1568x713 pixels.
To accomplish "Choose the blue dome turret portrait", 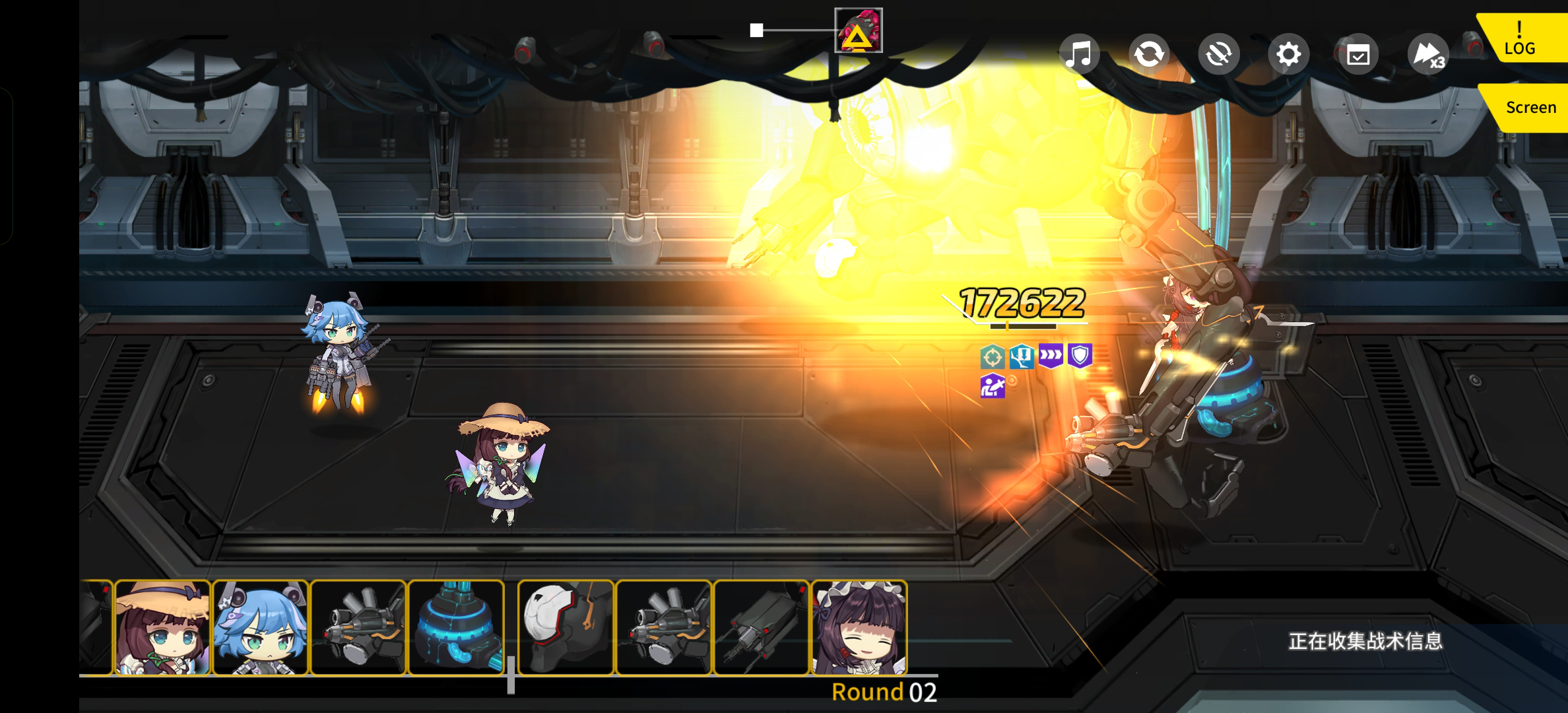I will (x=456, y=627).
